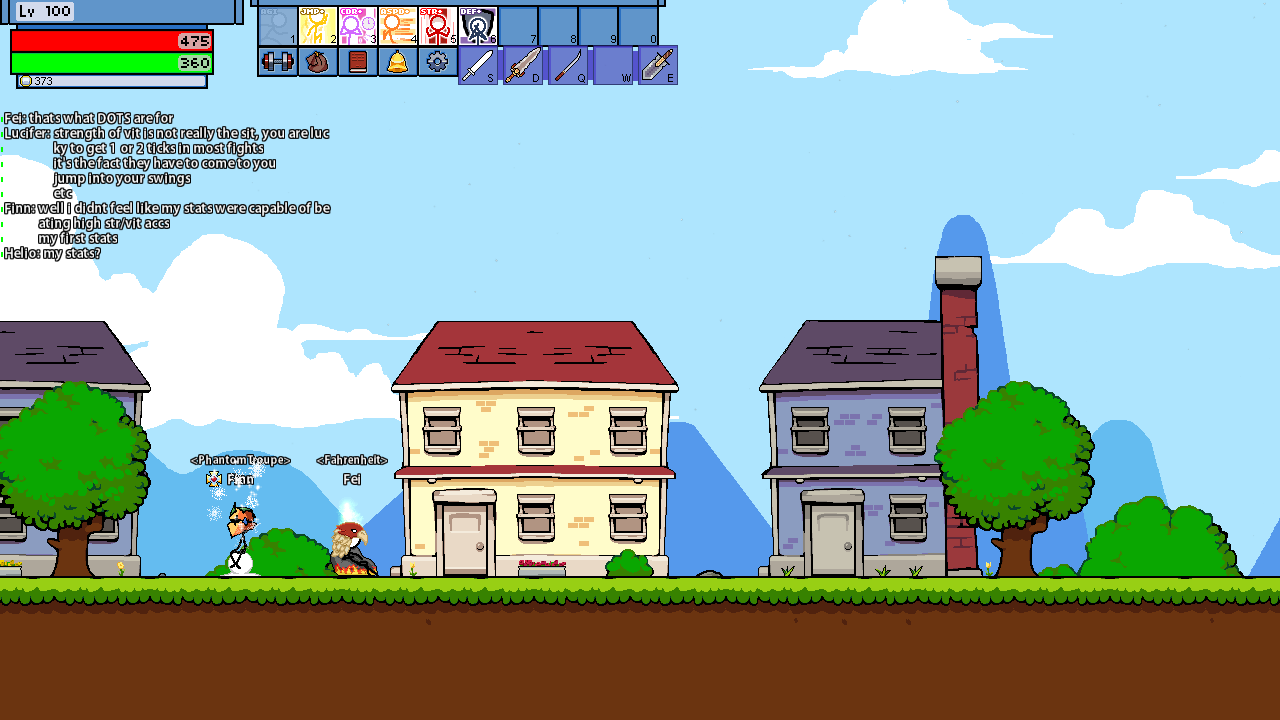Select the broad greatsword in the D slot
Screen dimensions: 1280x720
point(523,65)
